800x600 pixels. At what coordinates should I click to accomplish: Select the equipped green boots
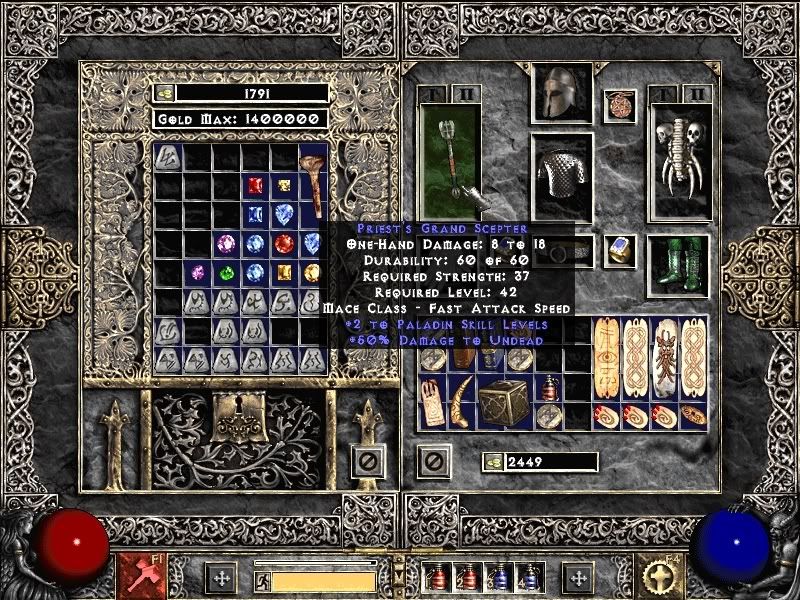point(679,265)
